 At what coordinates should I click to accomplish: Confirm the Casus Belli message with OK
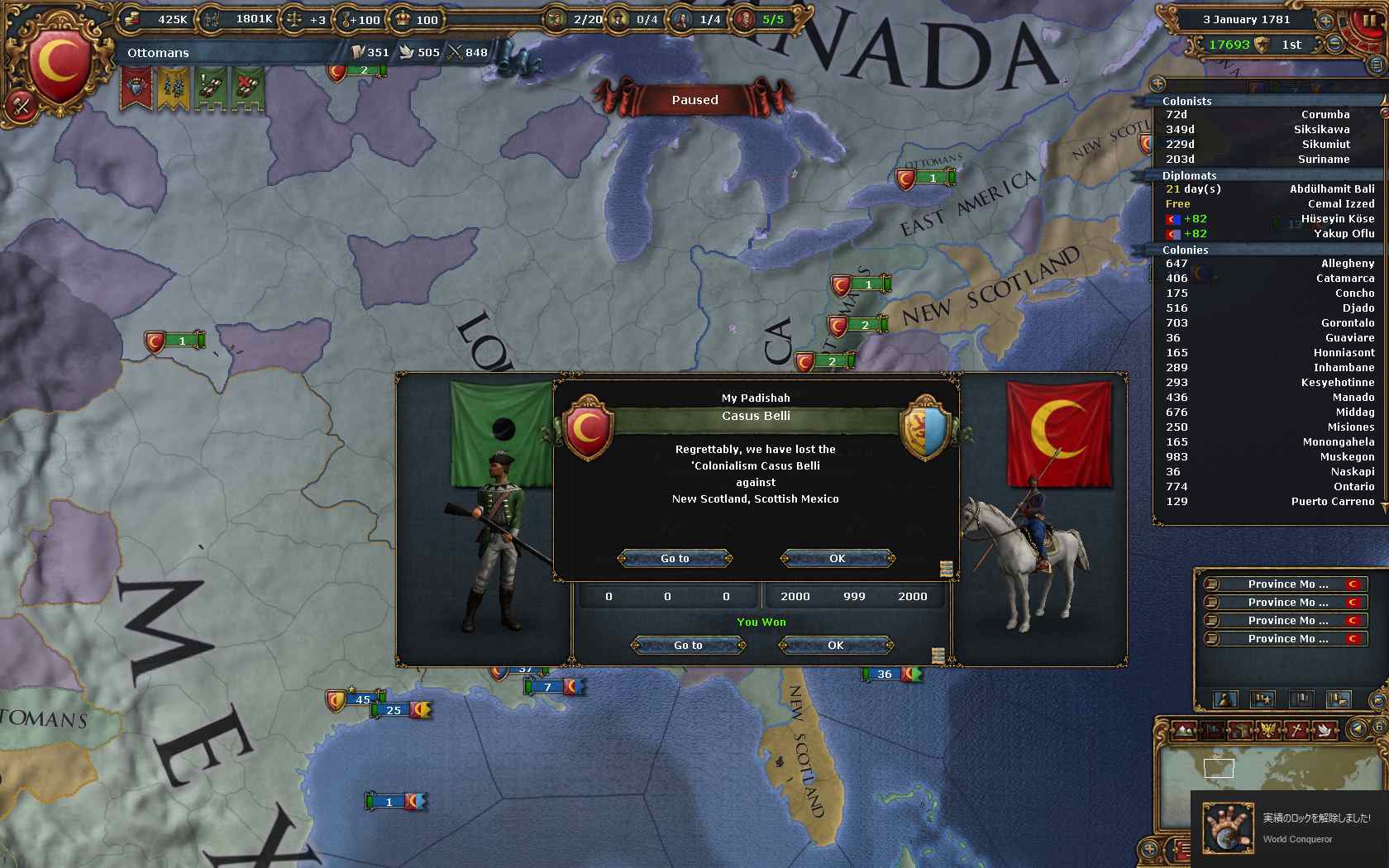(837, 559)
